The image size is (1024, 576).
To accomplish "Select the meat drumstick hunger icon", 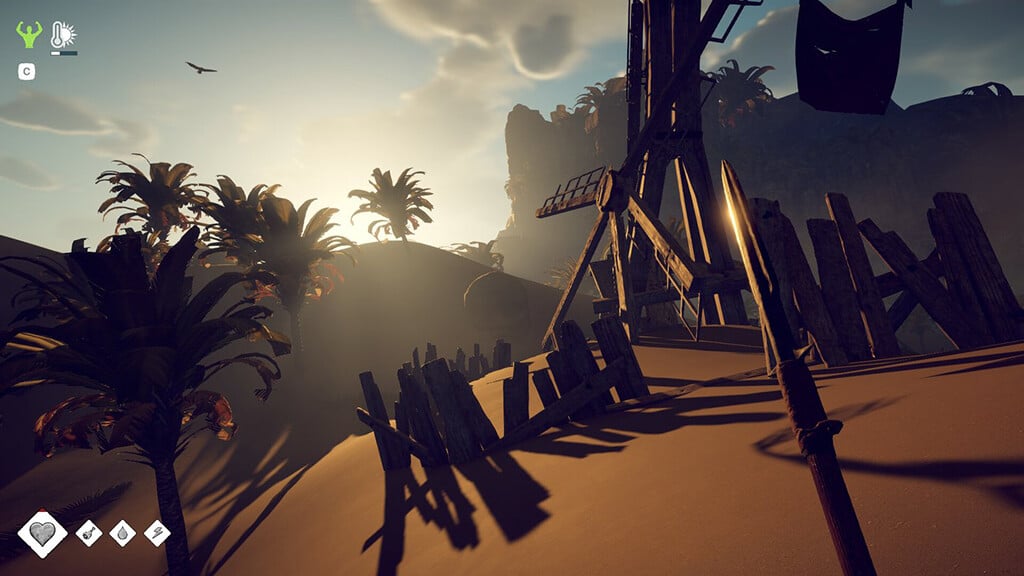I will pos(89,533).
